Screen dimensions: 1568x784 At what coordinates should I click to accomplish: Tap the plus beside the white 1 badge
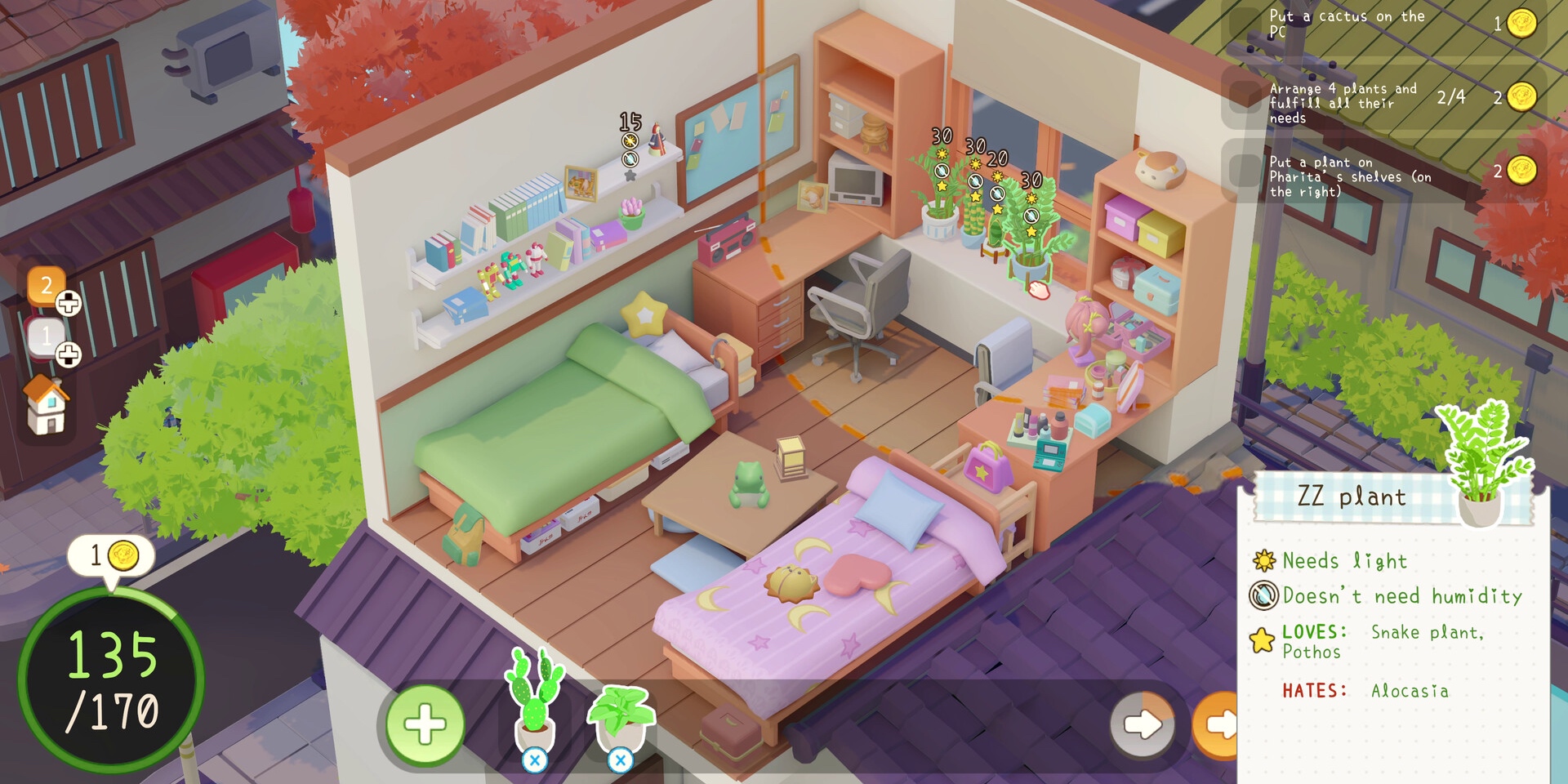pyautogui.click(x=69, y=355)
